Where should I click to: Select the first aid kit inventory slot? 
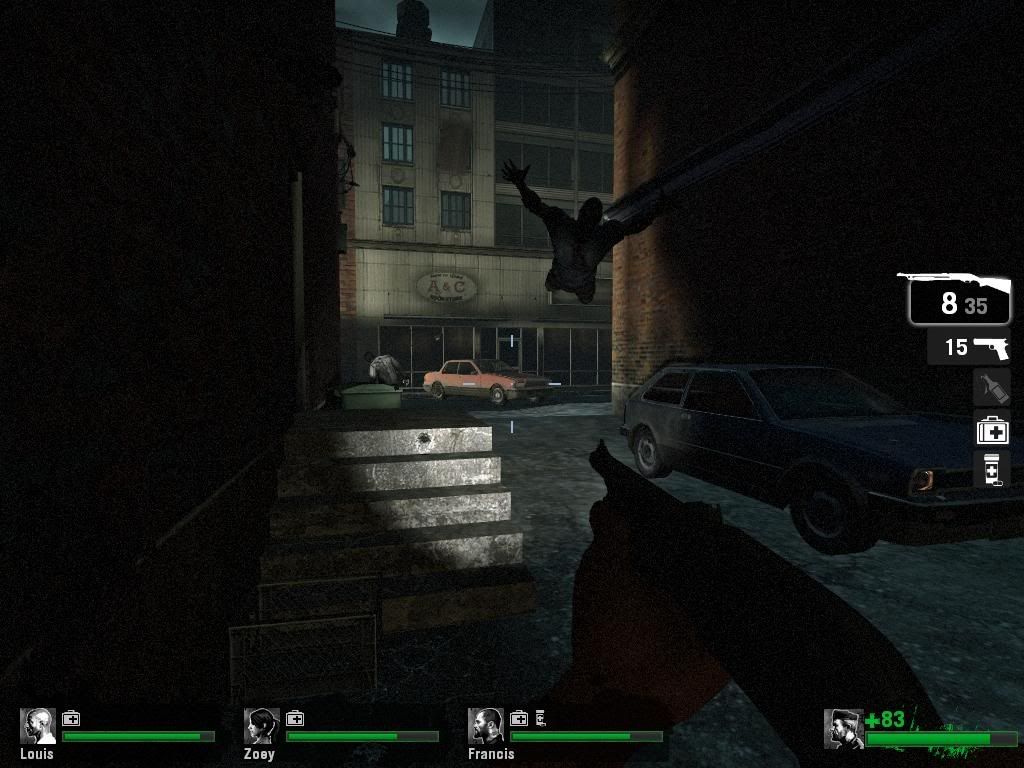click(992, 430)
